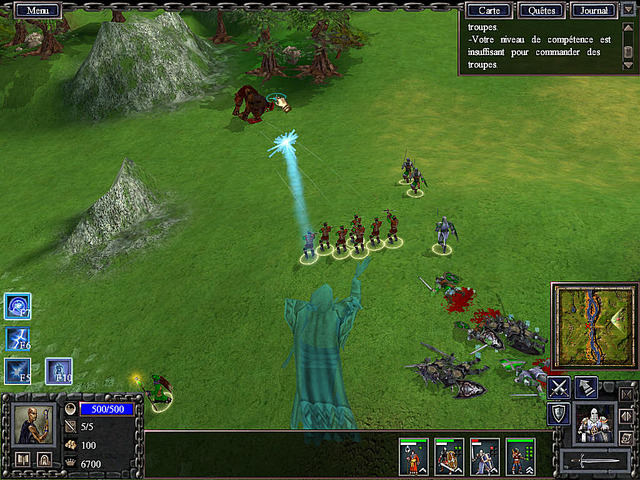Activate the upward arrow command button

tap(587, 386)
